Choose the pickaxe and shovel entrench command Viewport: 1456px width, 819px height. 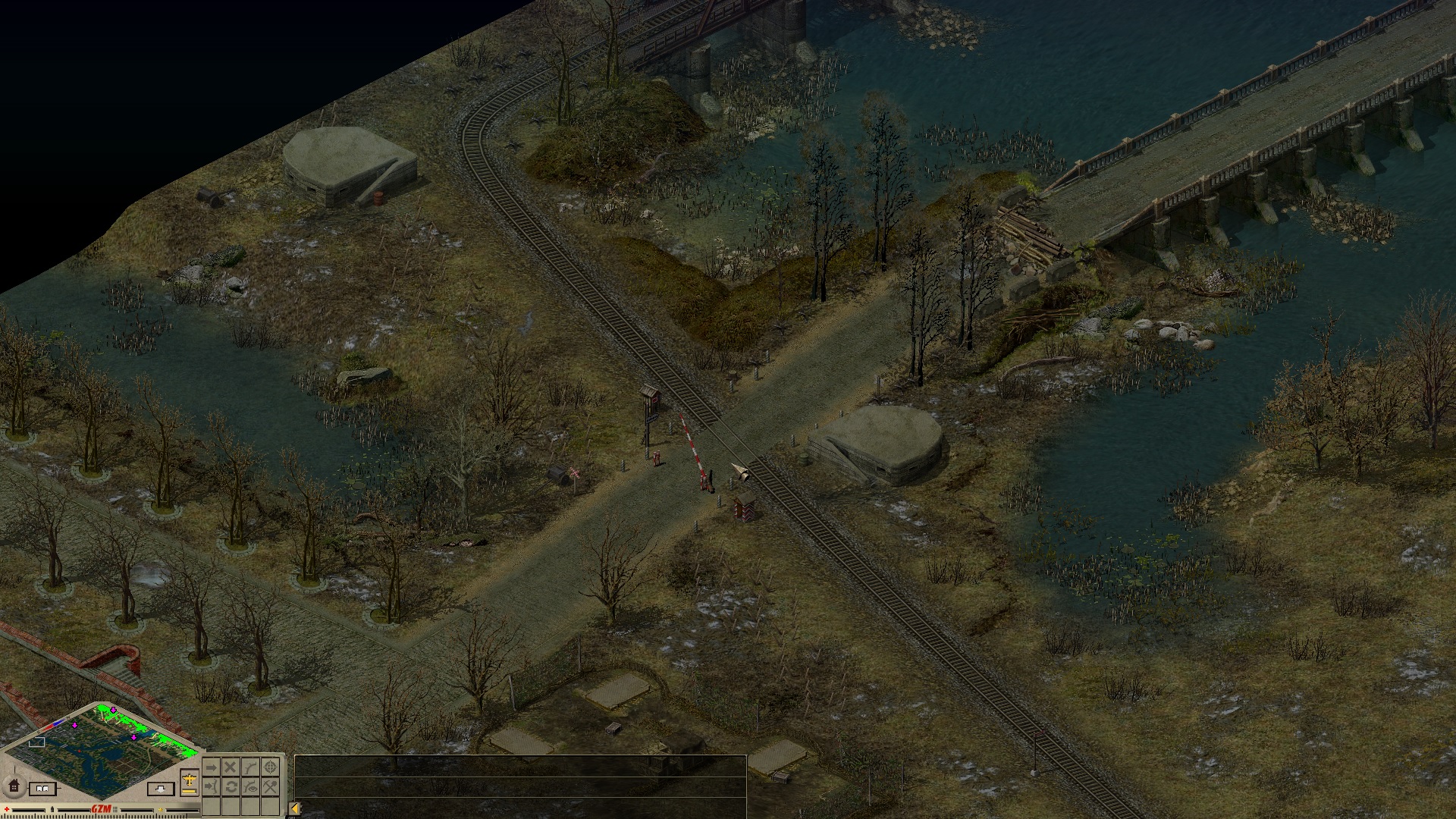point(270,787)
